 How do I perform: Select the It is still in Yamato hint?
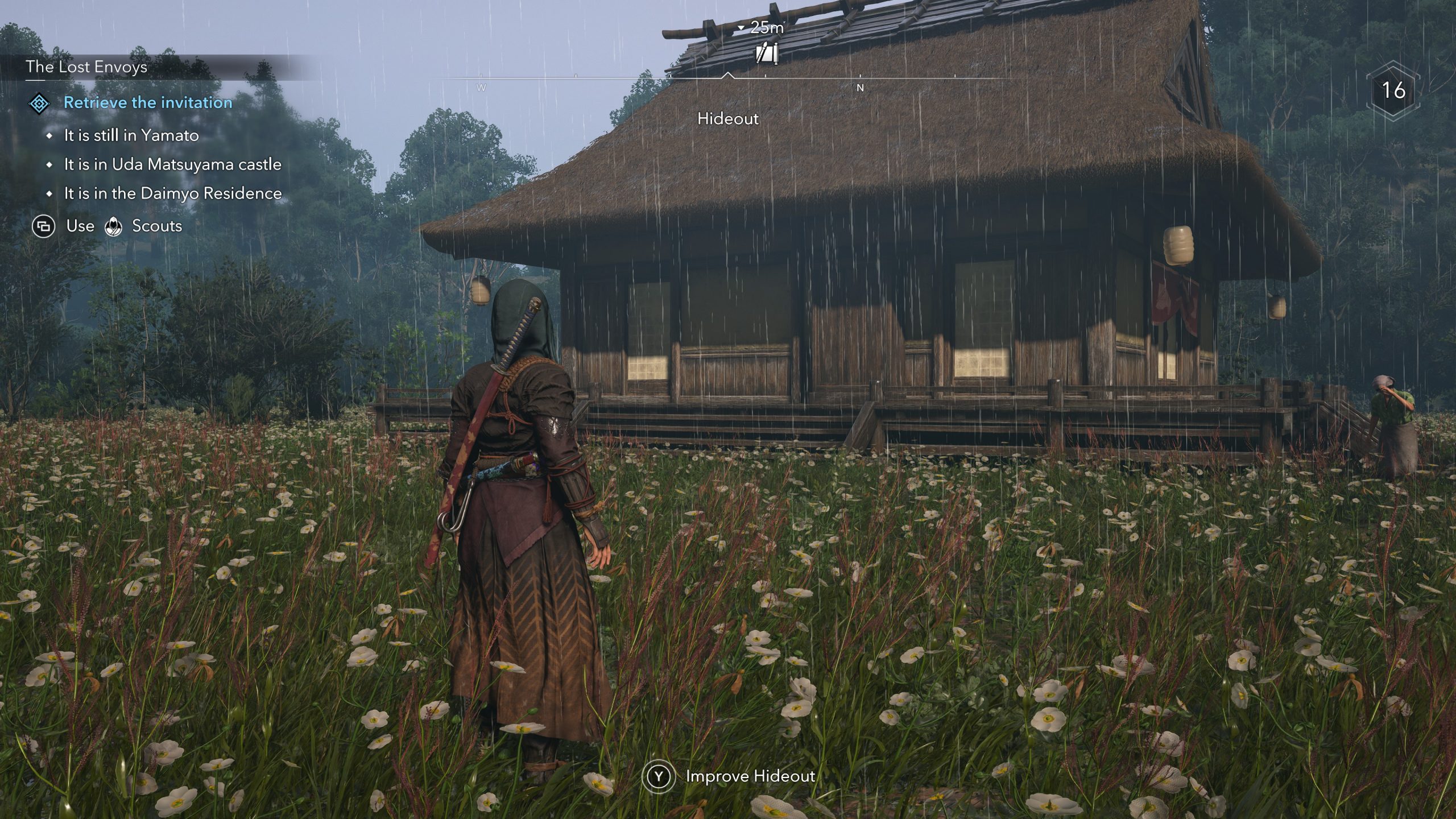[x=131, y=135]
